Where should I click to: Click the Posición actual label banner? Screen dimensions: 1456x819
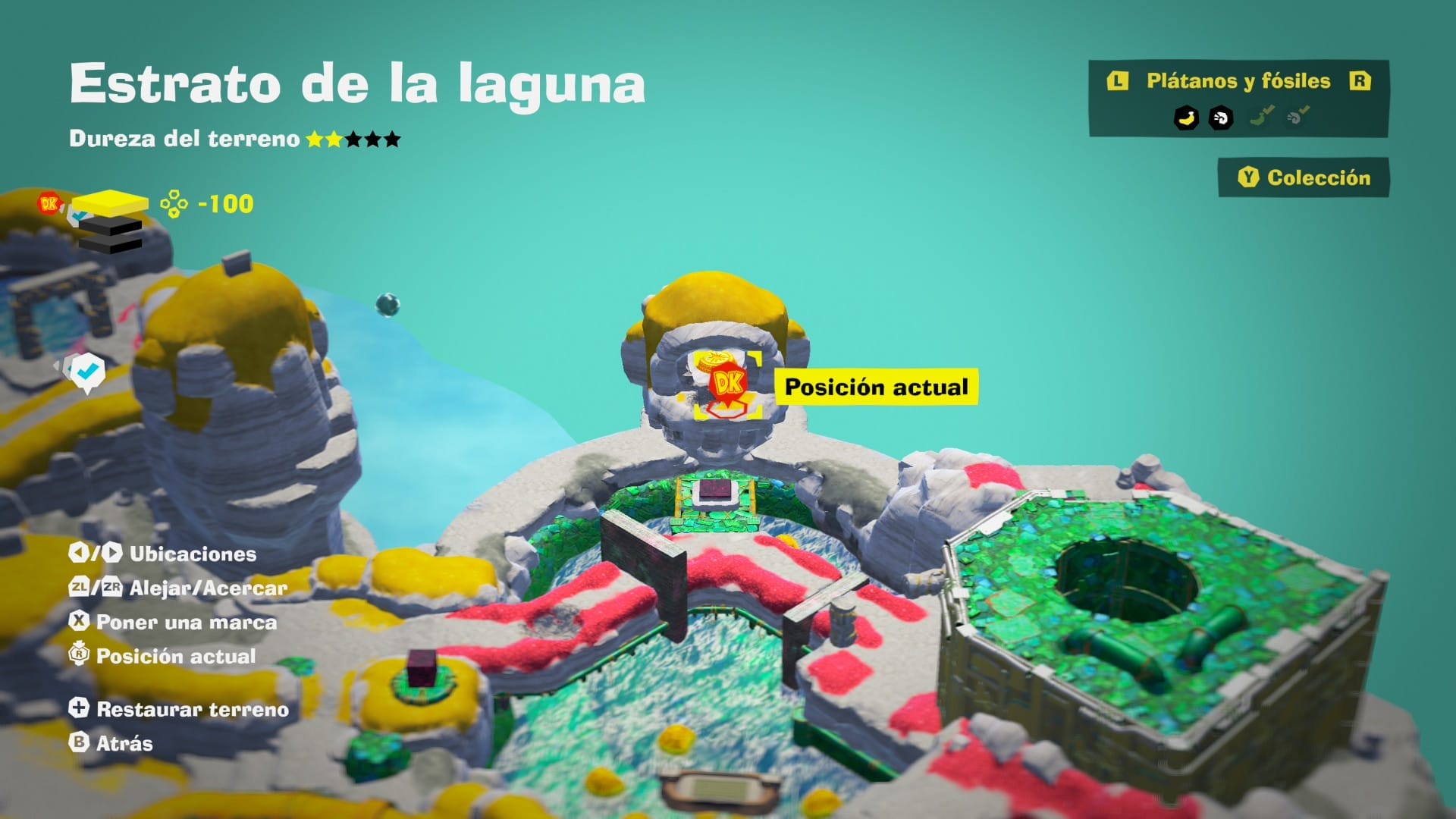[877, 386]
